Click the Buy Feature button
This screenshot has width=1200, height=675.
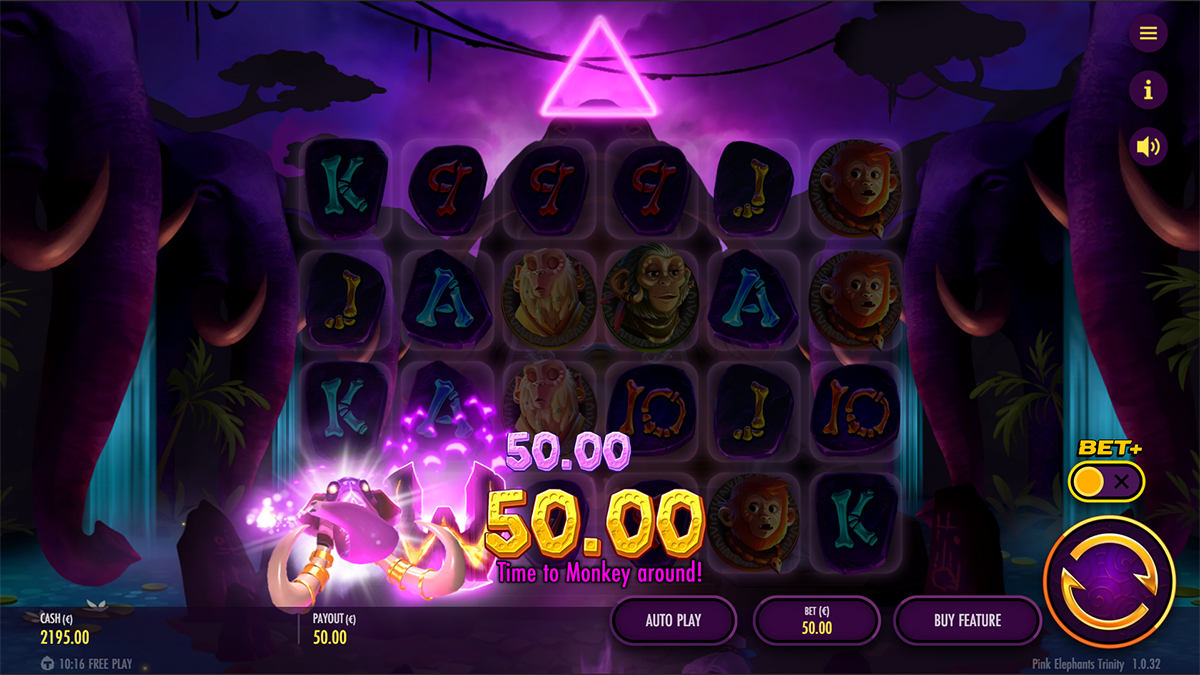(967, 621)
